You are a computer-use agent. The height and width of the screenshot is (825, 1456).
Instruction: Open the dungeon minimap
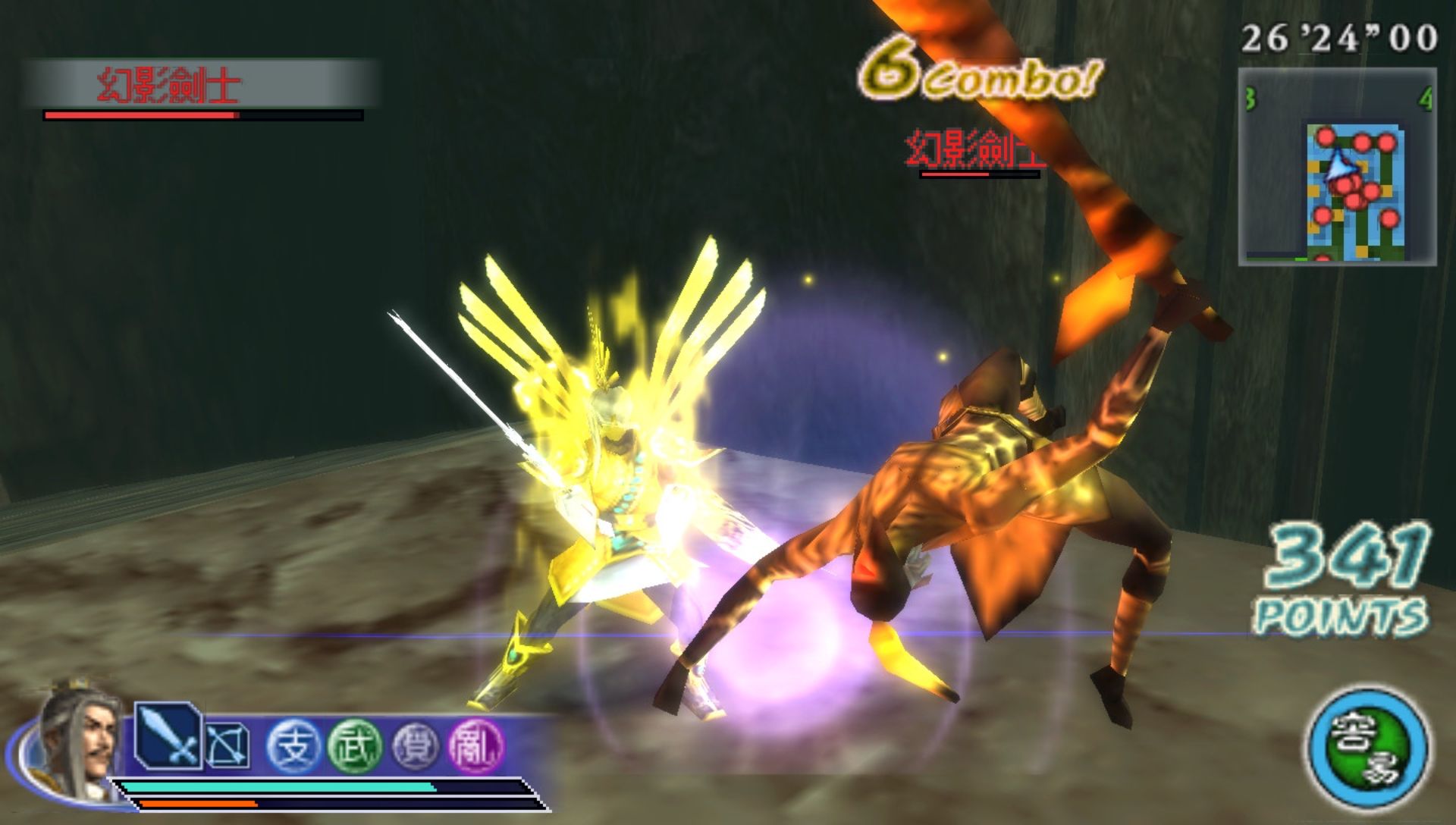pos(1338,167)
